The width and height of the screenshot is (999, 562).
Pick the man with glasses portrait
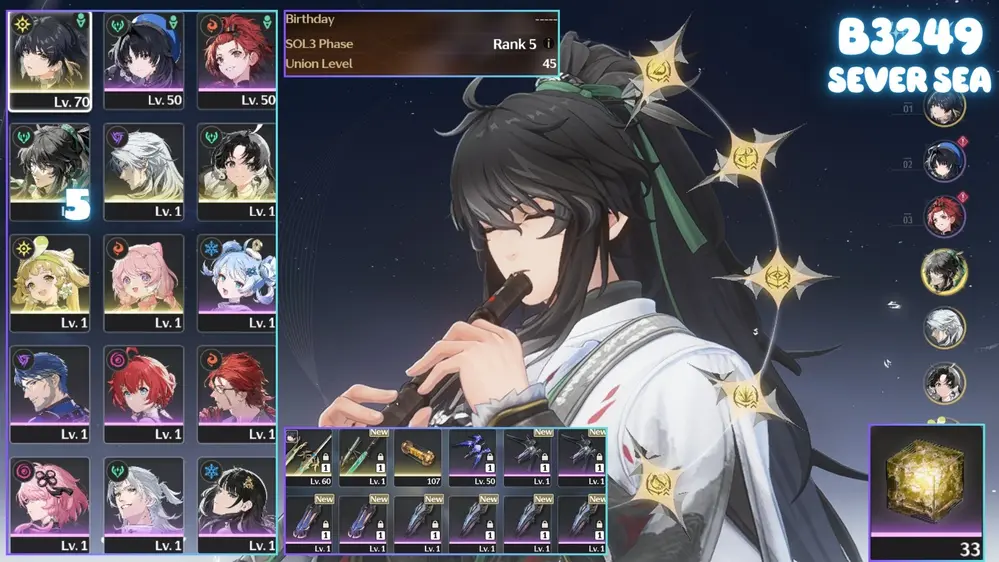coord(49,393)
